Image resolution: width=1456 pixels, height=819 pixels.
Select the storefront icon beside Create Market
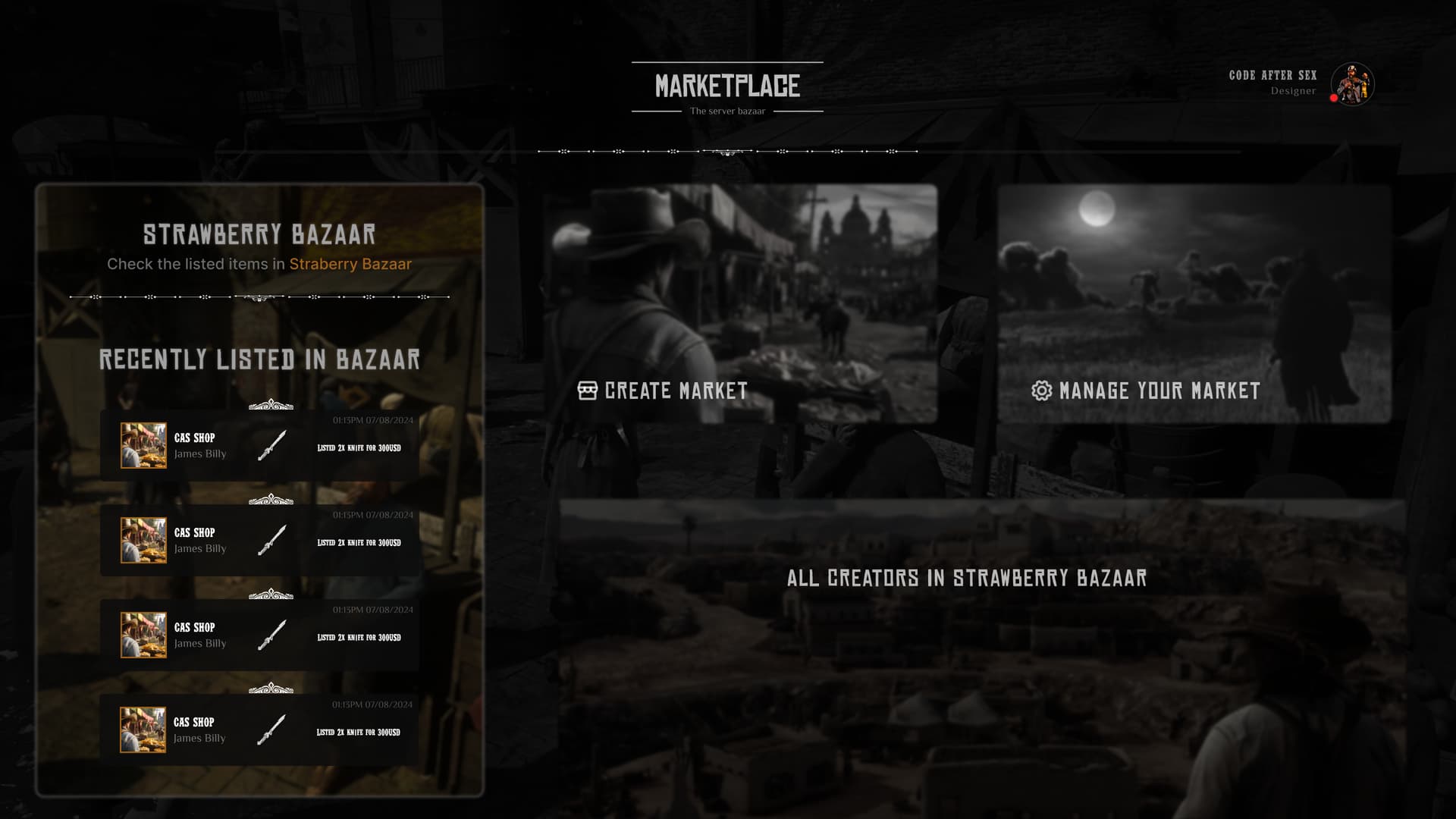coord(588,391)
